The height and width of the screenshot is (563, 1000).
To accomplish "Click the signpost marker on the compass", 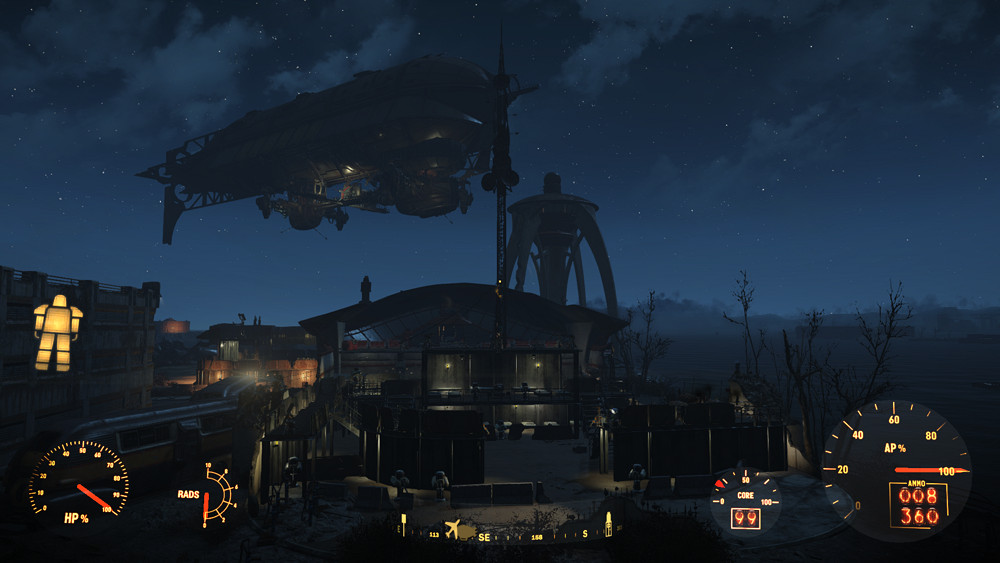I will point(404,524).
